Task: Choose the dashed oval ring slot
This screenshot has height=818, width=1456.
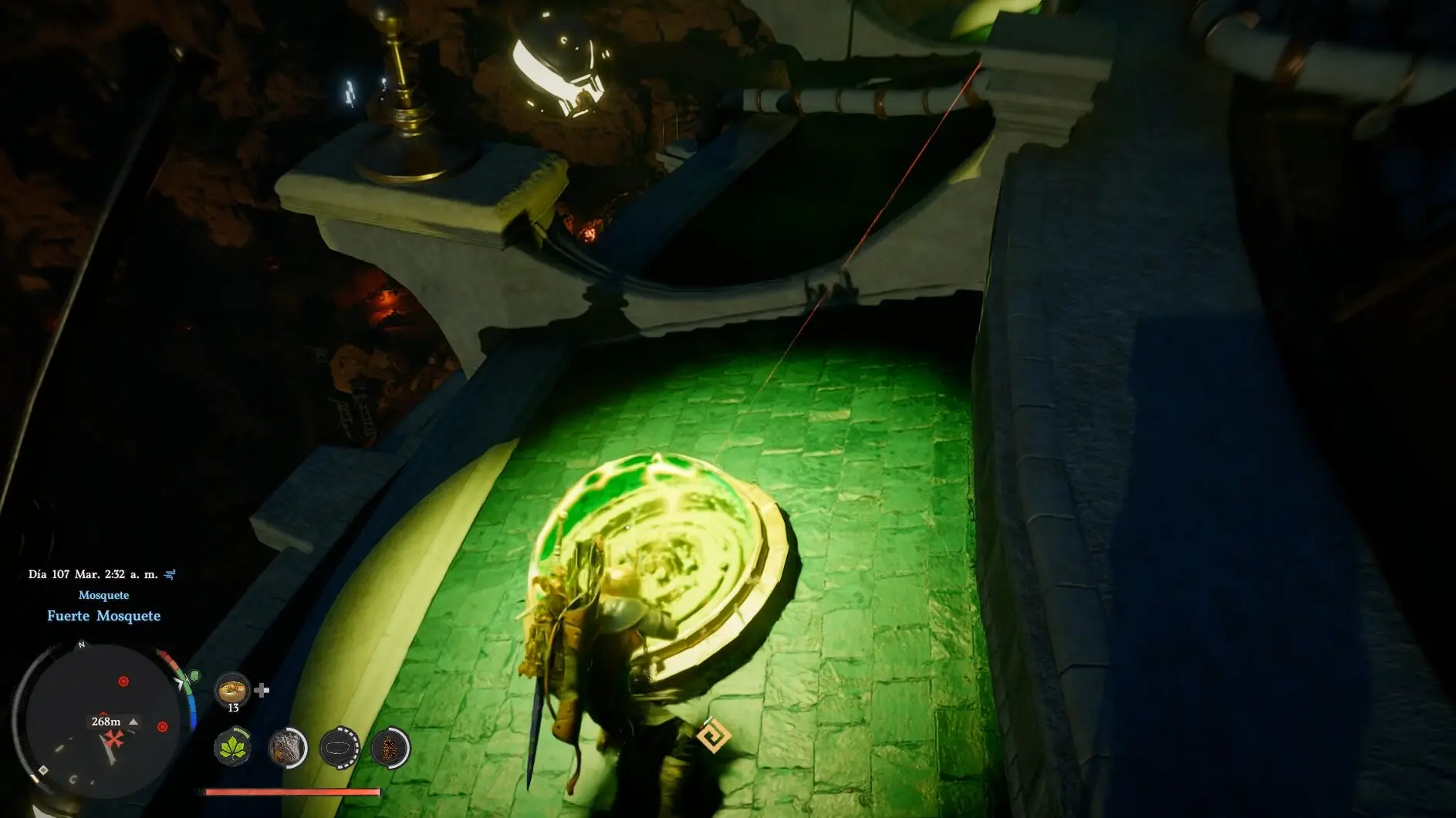Action: (340, 748)
